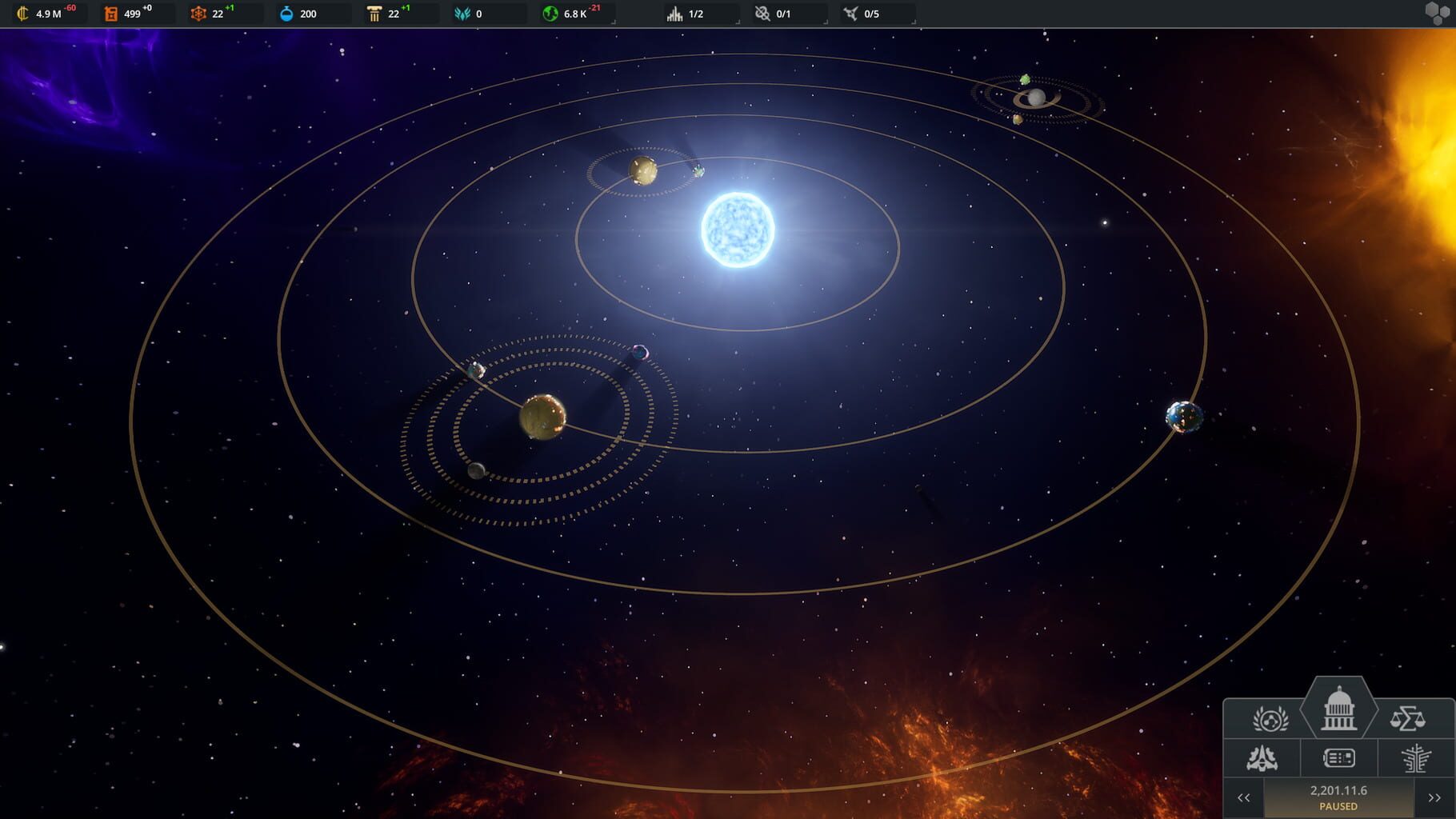This screenshot has width=1456, height=819.
Task: Click << to decrease game speed
Action: tap(1245, 797)
